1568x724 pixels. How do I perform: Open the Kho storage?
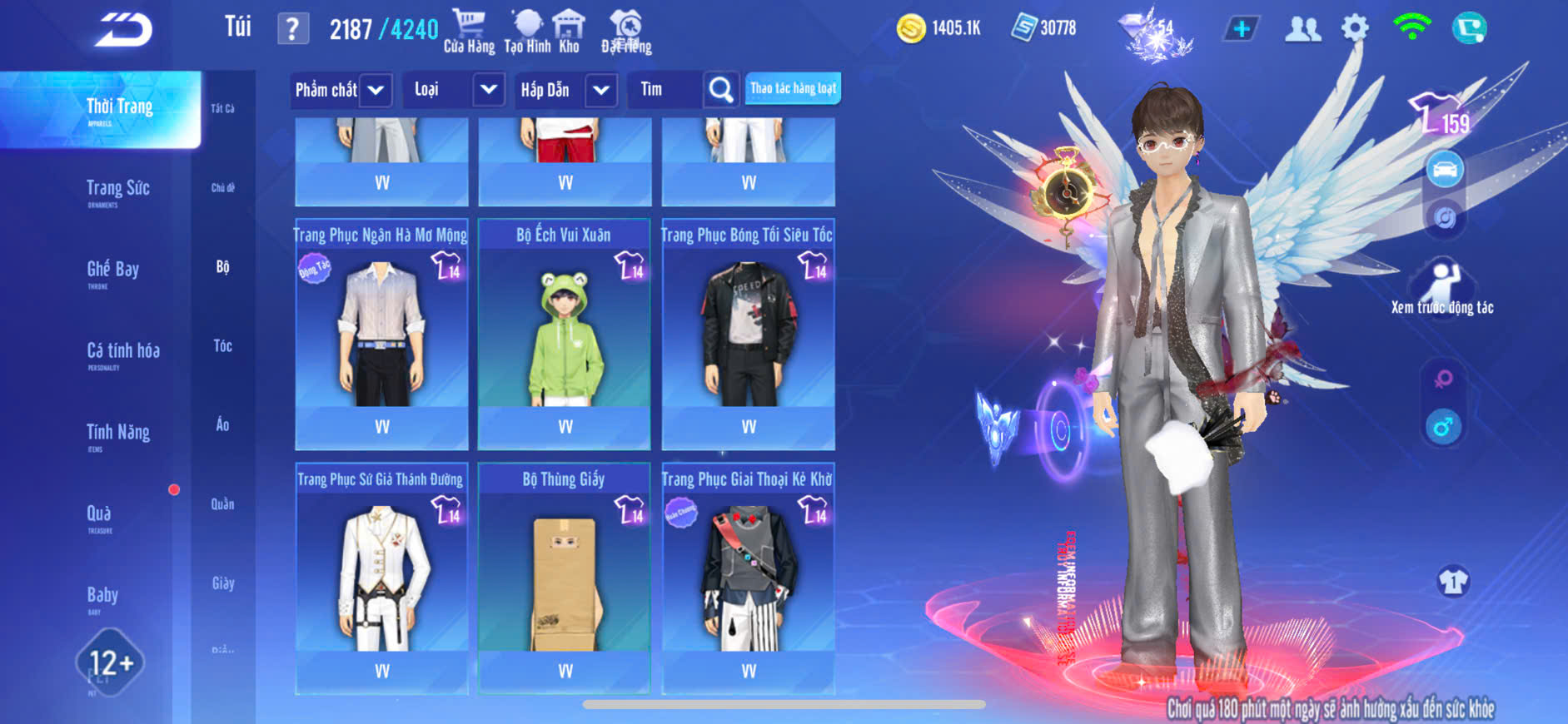pyautogui.click(x=569, y=32)
